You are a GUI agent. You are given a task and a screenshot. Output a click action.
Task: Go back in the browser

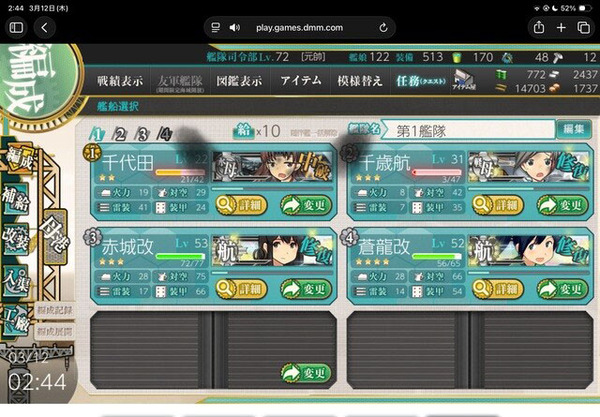44,27
